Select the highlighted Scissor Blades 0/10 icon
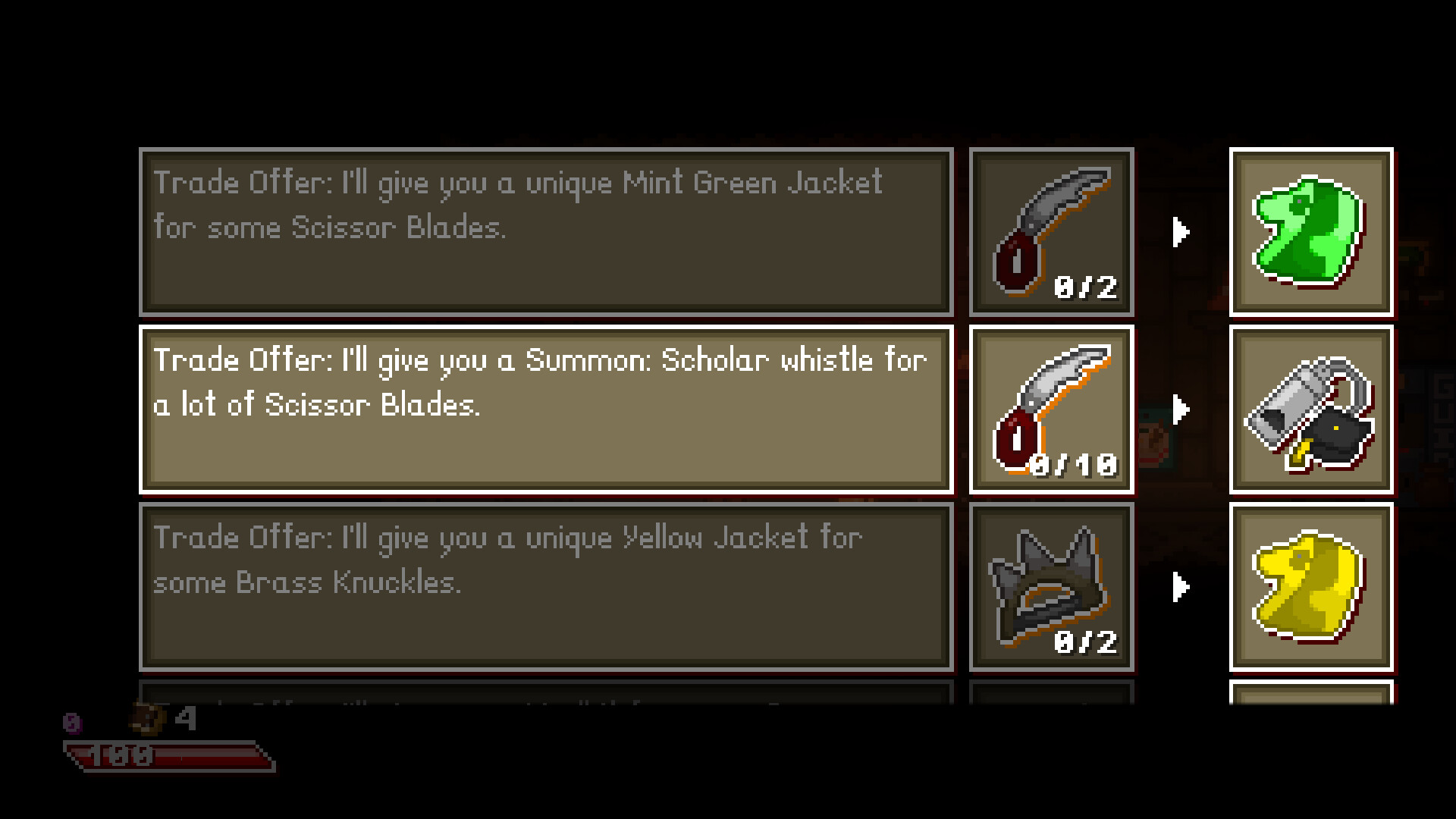 click(x=1051, y=409)
